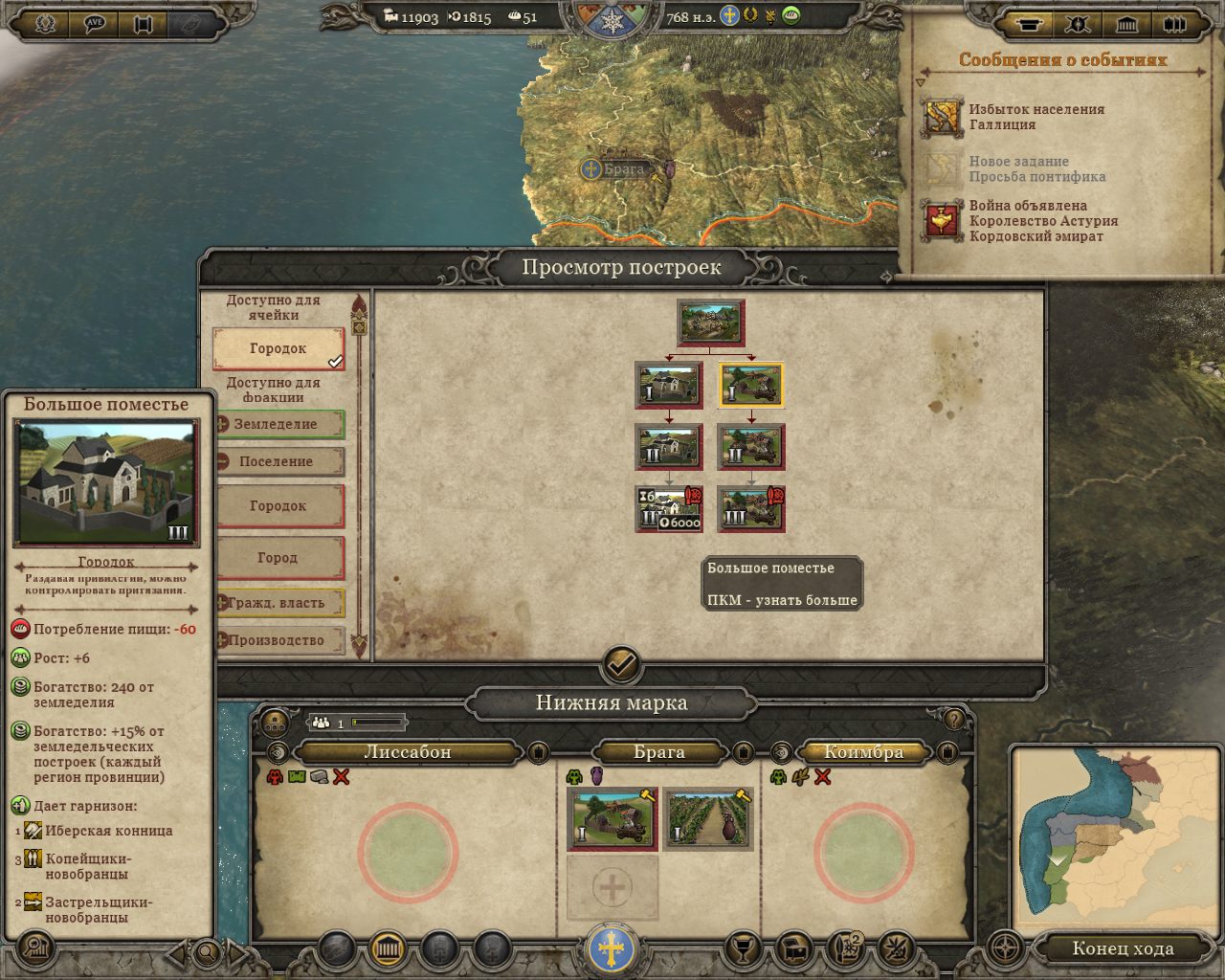Select the Коимбра region header
1225x980 pixels.
tap(863, 752)
